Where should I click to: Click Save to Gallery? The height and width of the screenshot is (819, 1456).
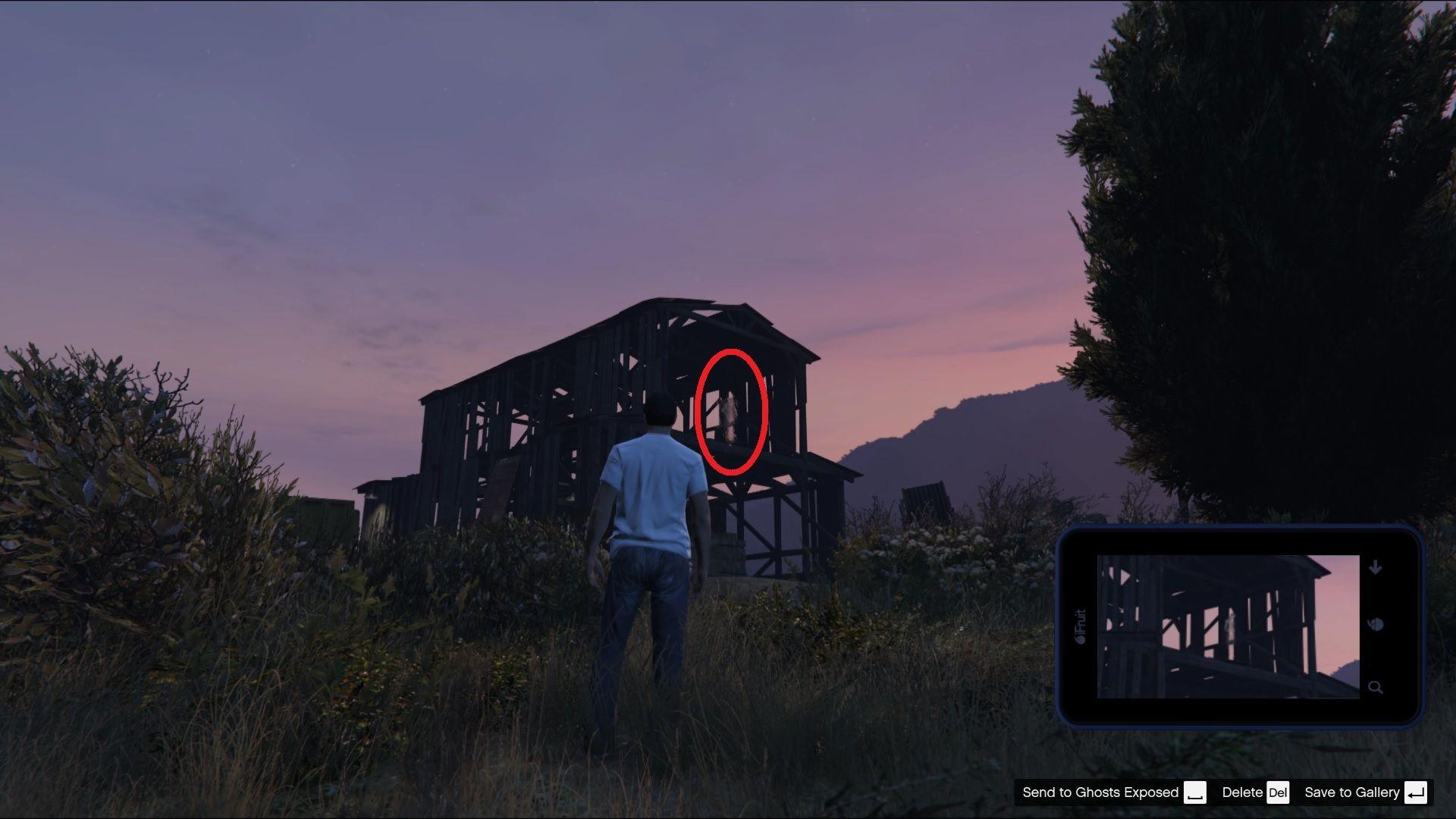coord(1352,792)
